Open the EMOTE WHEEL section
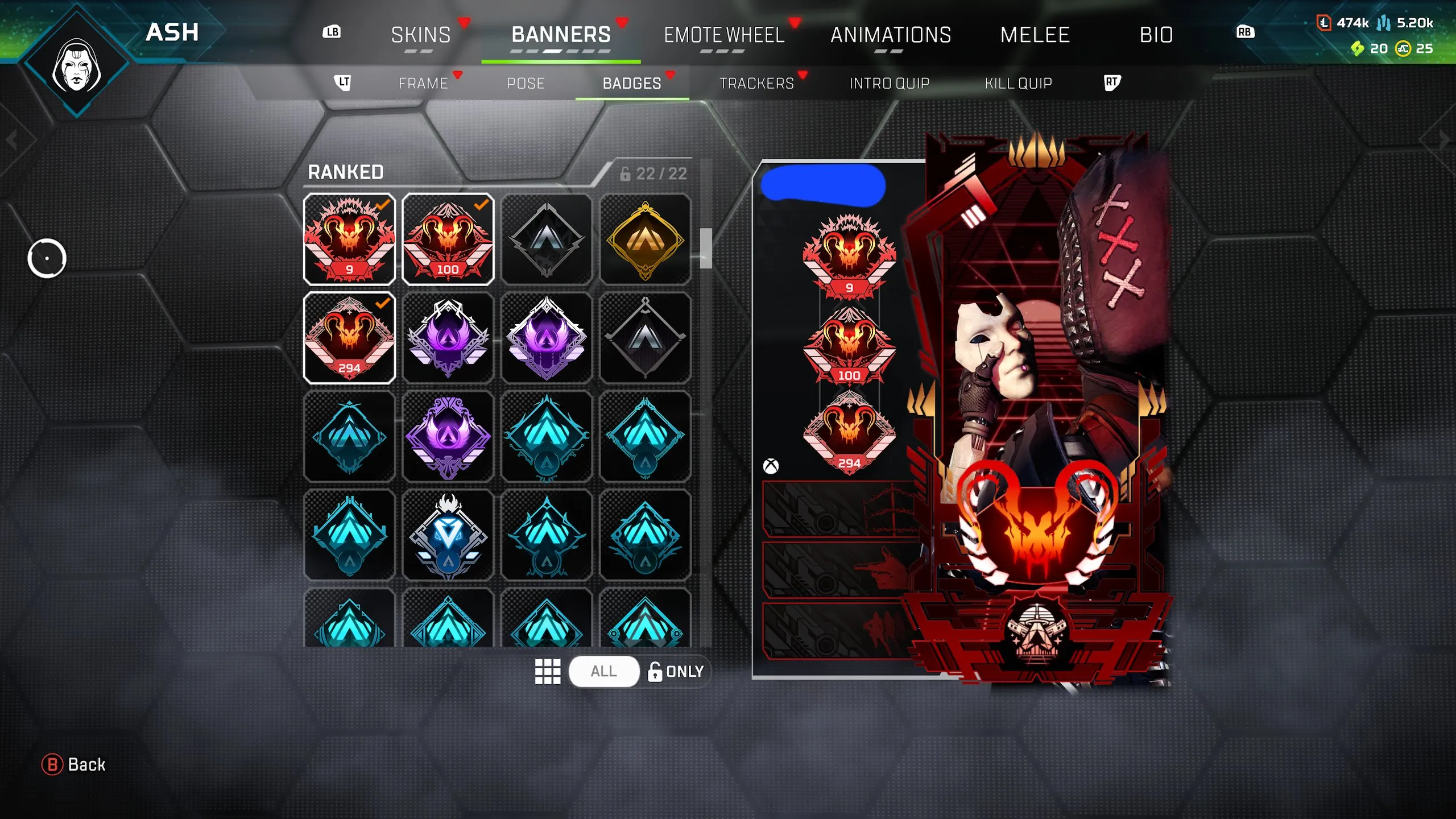This screenshot has height=819, width=1456. point(725,35)
